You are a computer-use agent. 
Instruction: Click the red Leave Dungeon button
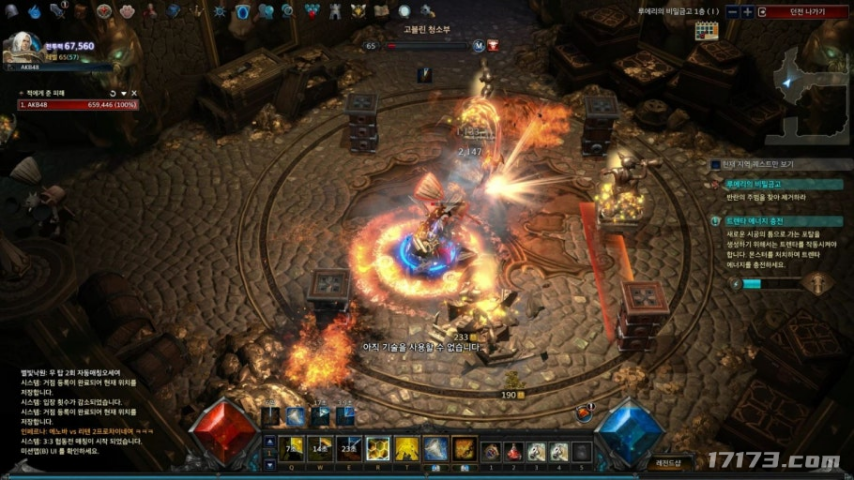tap(802, 12)
